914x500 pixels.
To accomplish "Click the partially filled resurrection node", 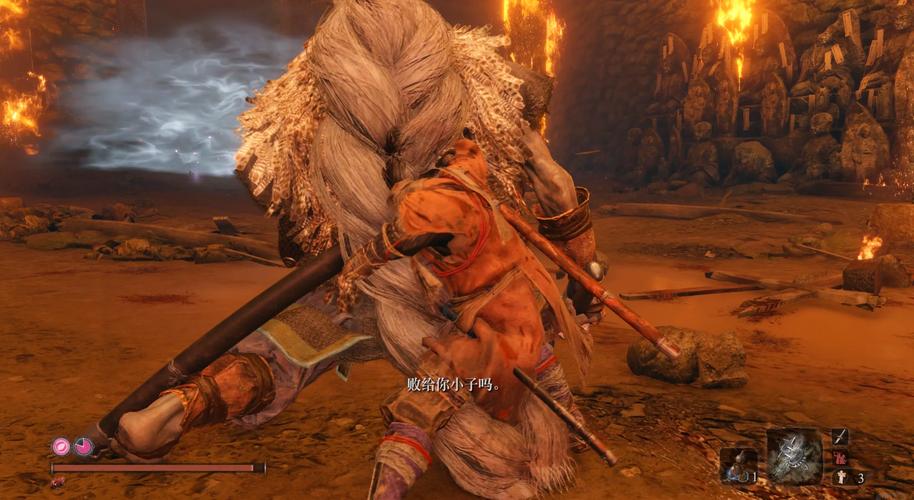I will [83, 446].
